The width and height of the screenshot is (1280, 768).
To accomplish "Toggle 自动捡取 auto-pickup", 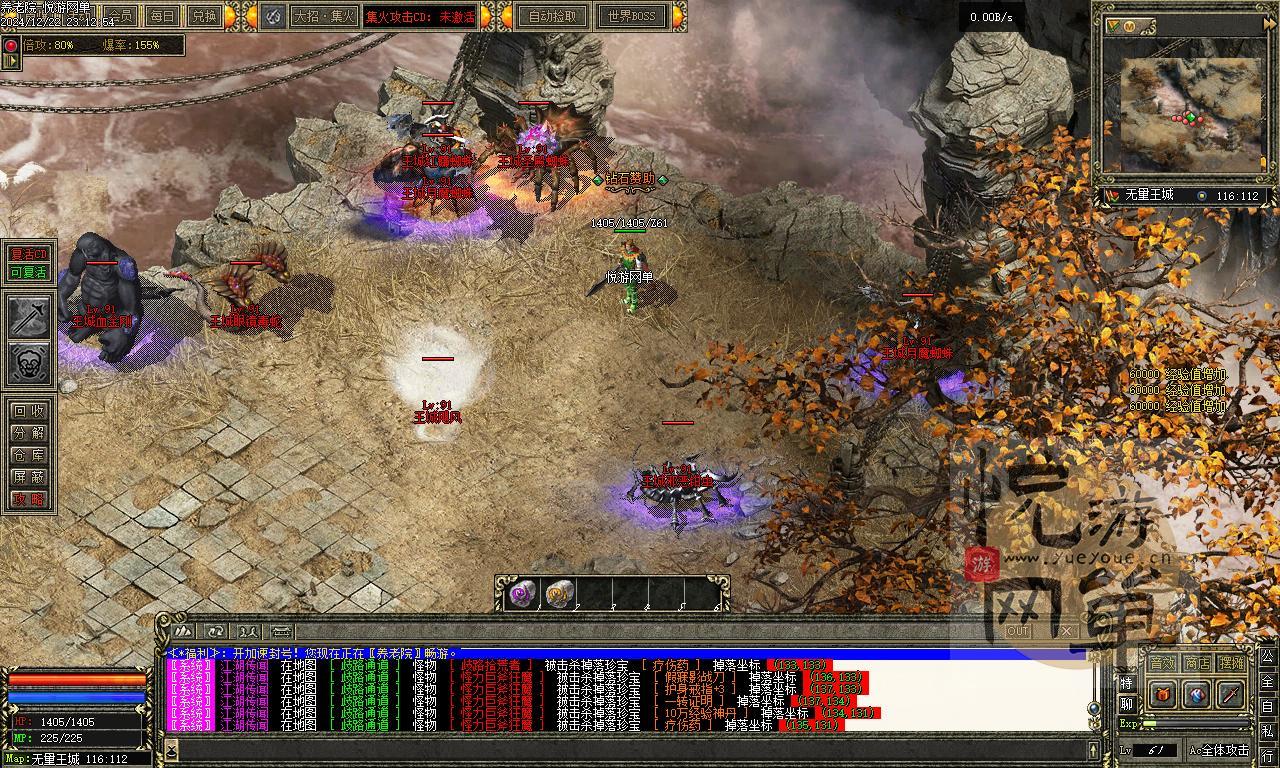I will (x=553, y=16).
